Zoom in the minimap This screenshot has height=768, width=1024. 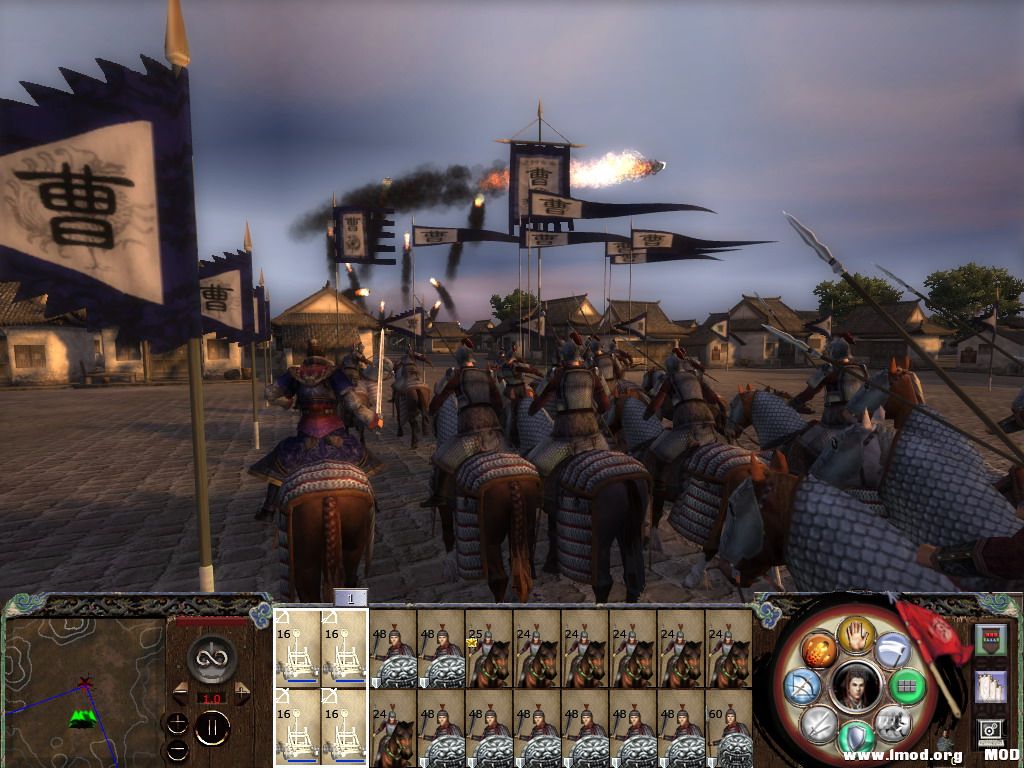[176, 722]
